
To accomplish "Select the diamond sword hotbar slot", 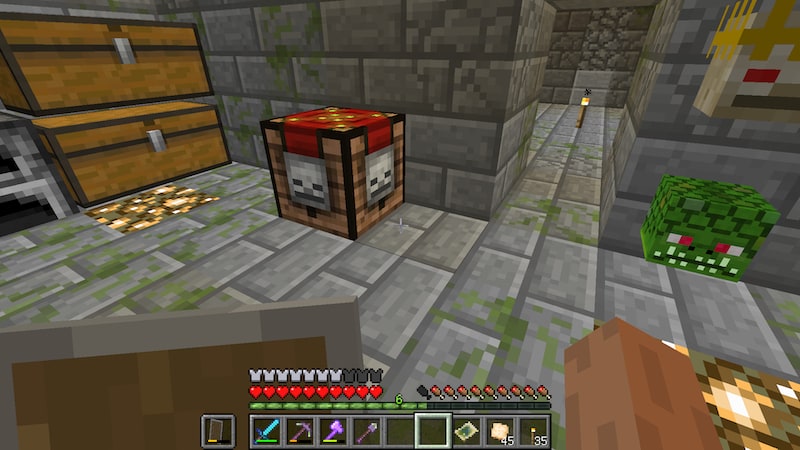I will (x=267, y=431).
